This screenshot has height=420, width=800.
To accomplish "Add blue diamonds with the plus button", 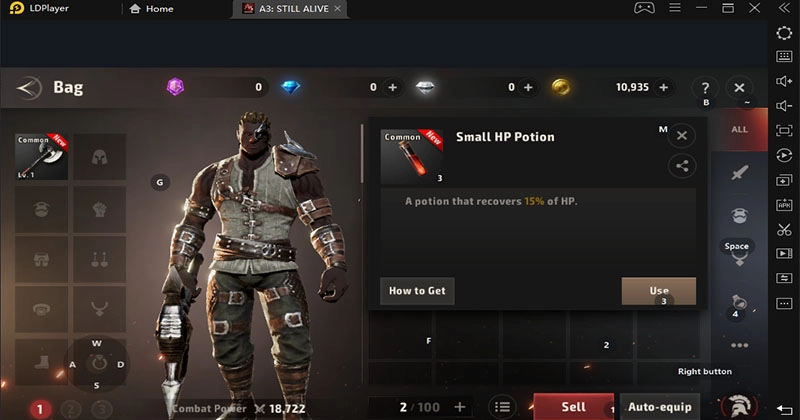I will 392,88.
